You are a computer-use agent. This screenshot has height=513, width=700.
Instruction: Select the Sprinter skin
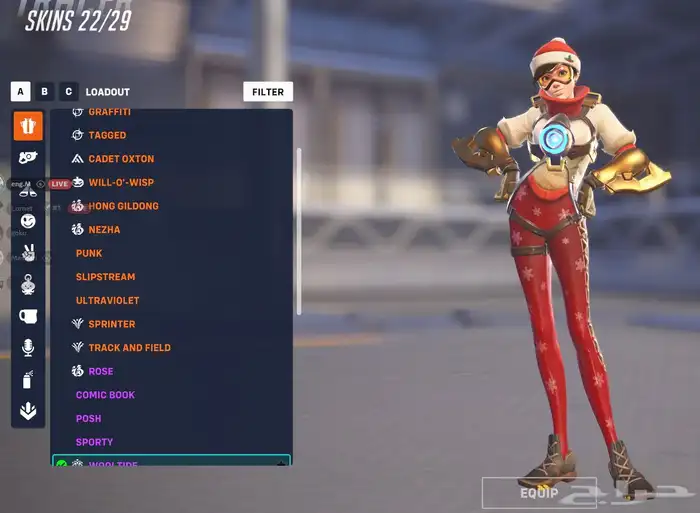(111, 324)
